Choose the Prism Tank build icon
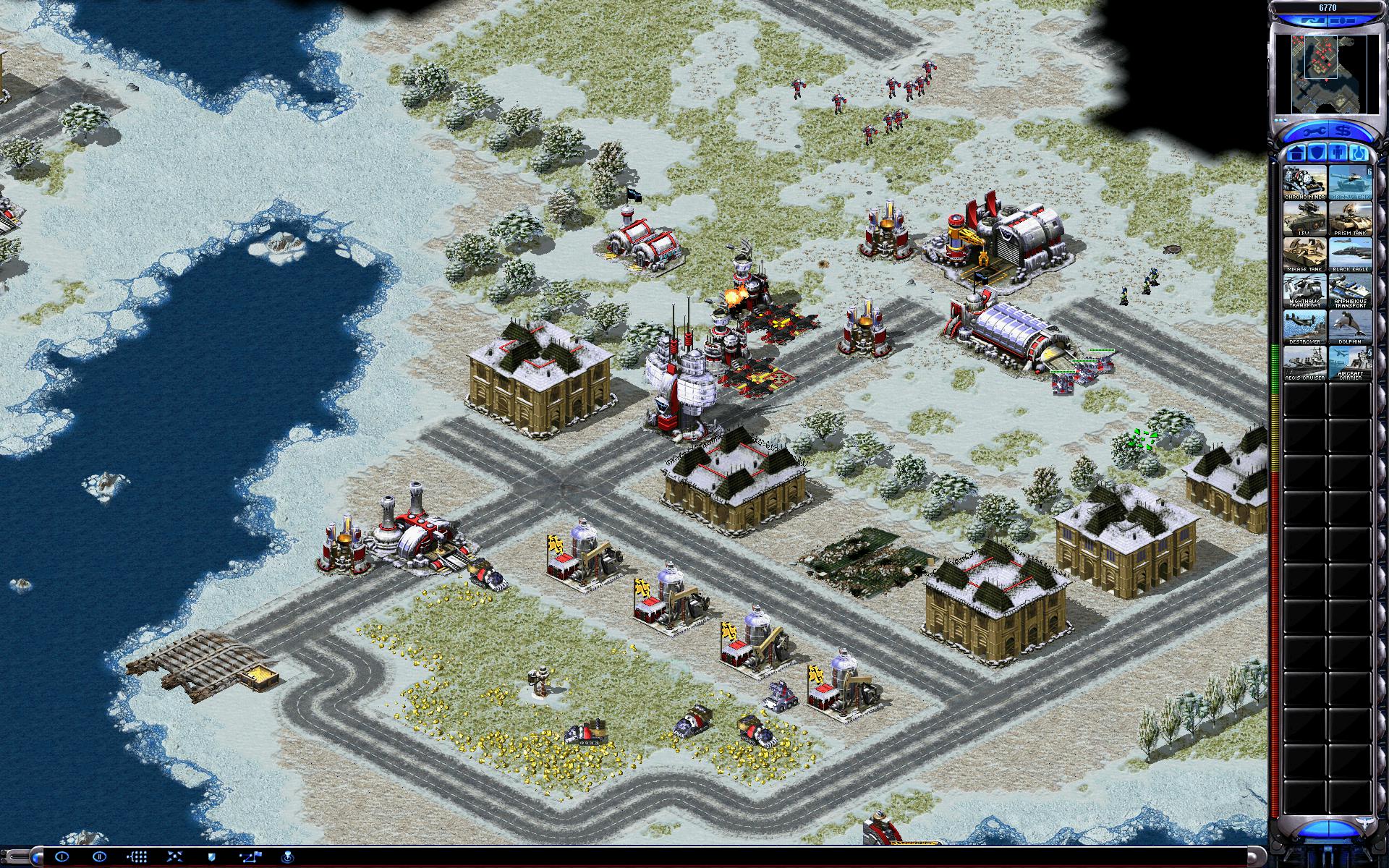1389x868 pixels. (1349, 218)
